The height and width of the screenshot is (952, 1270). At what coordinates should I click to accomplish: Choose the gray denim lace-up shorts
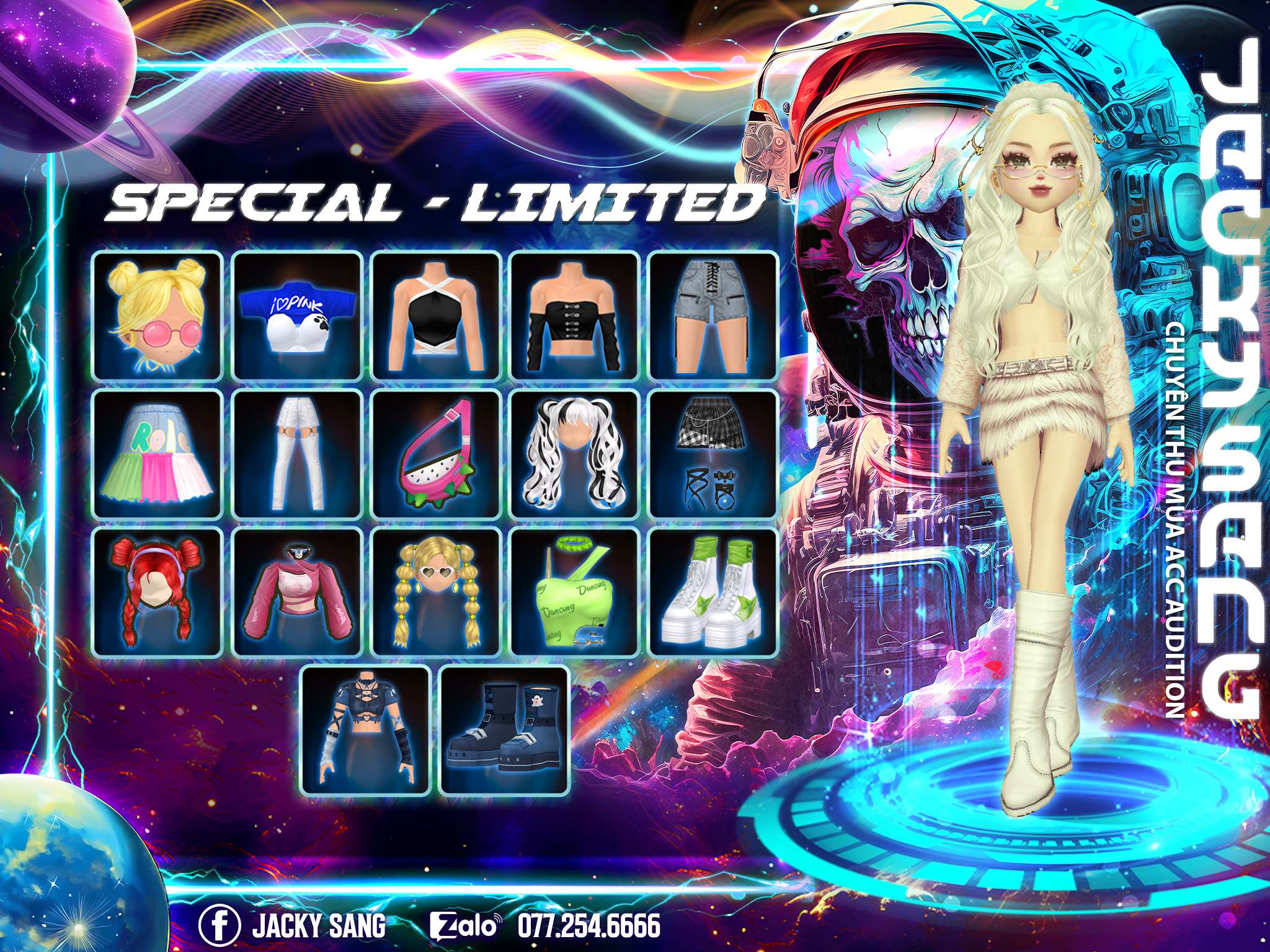(x=714, y=315)
